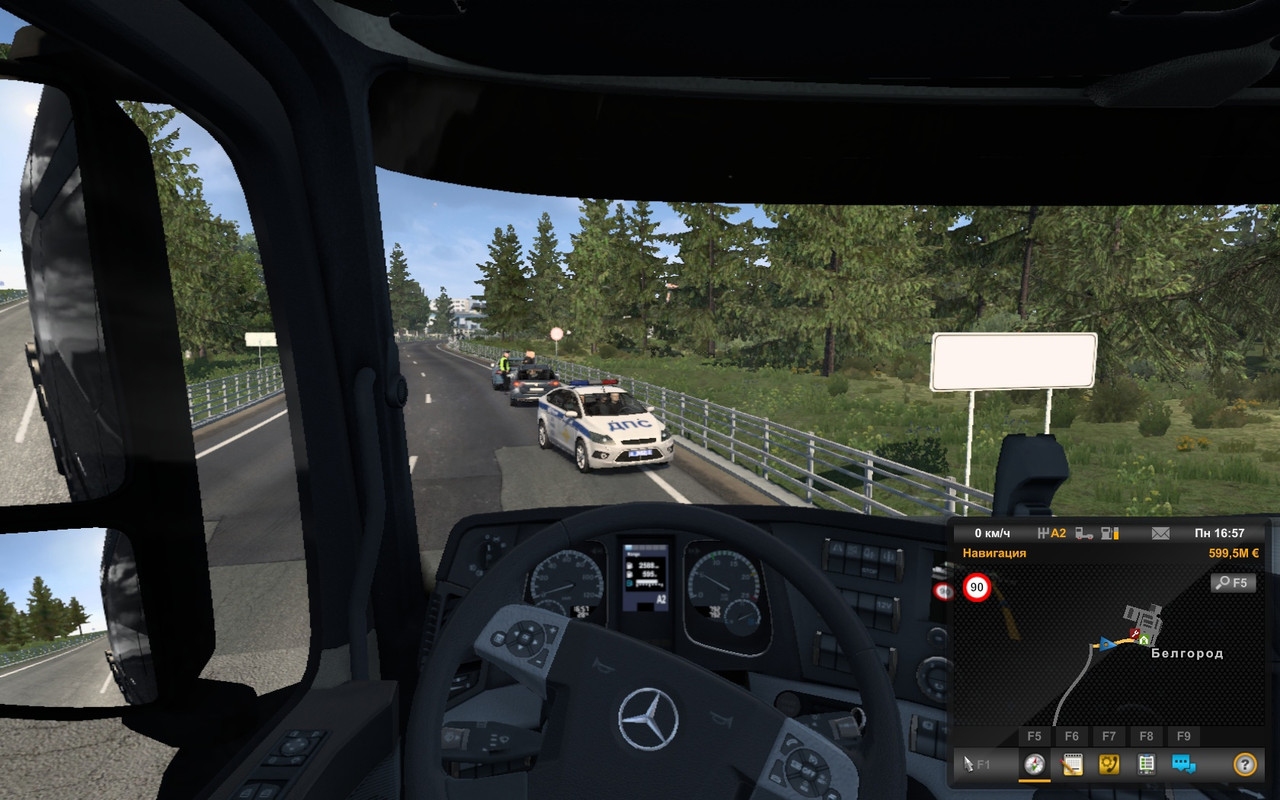1280x800 pixels.
Task: Open the yellow phone assistance tab
Action: (x=1109, y=765)
